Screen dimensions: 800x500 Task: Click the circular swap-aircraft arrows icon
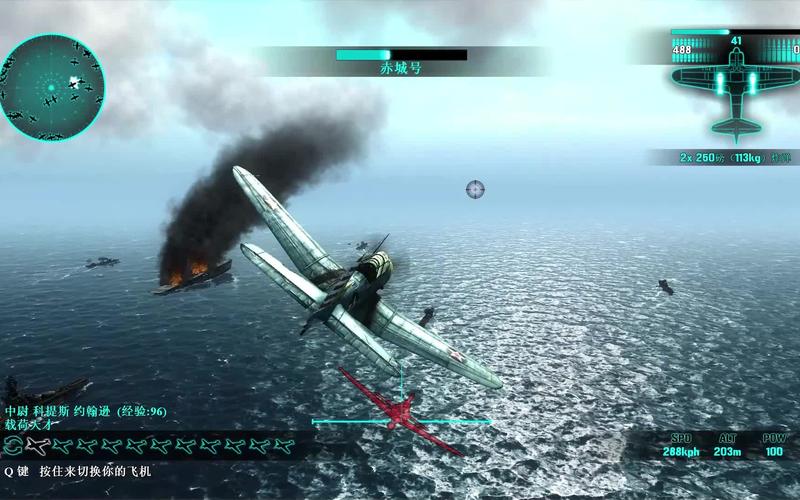pos(12,444)
